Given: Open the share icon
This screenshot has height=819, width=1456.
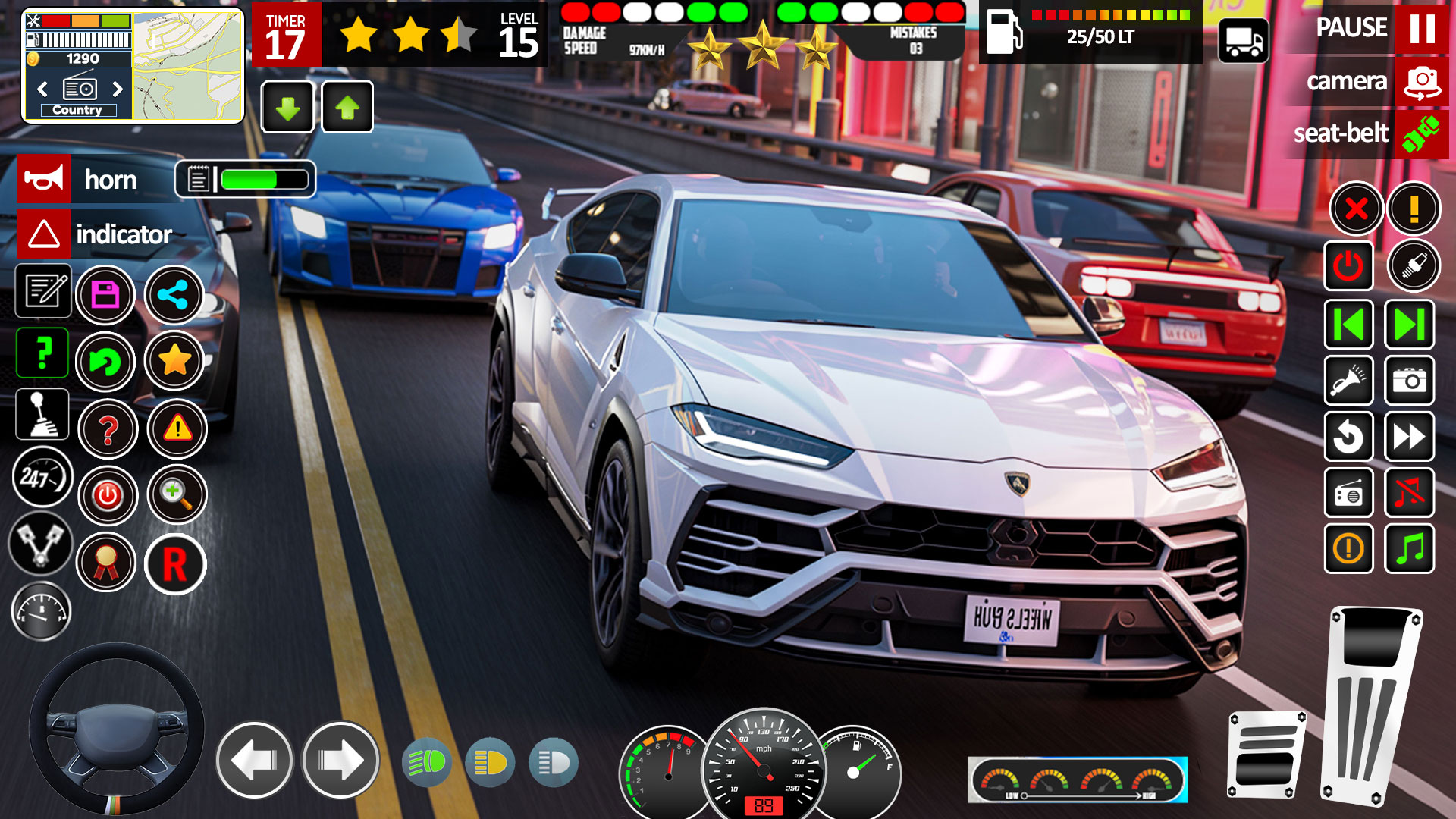Looking at the screenshot, I should click(x=174, y=295).
